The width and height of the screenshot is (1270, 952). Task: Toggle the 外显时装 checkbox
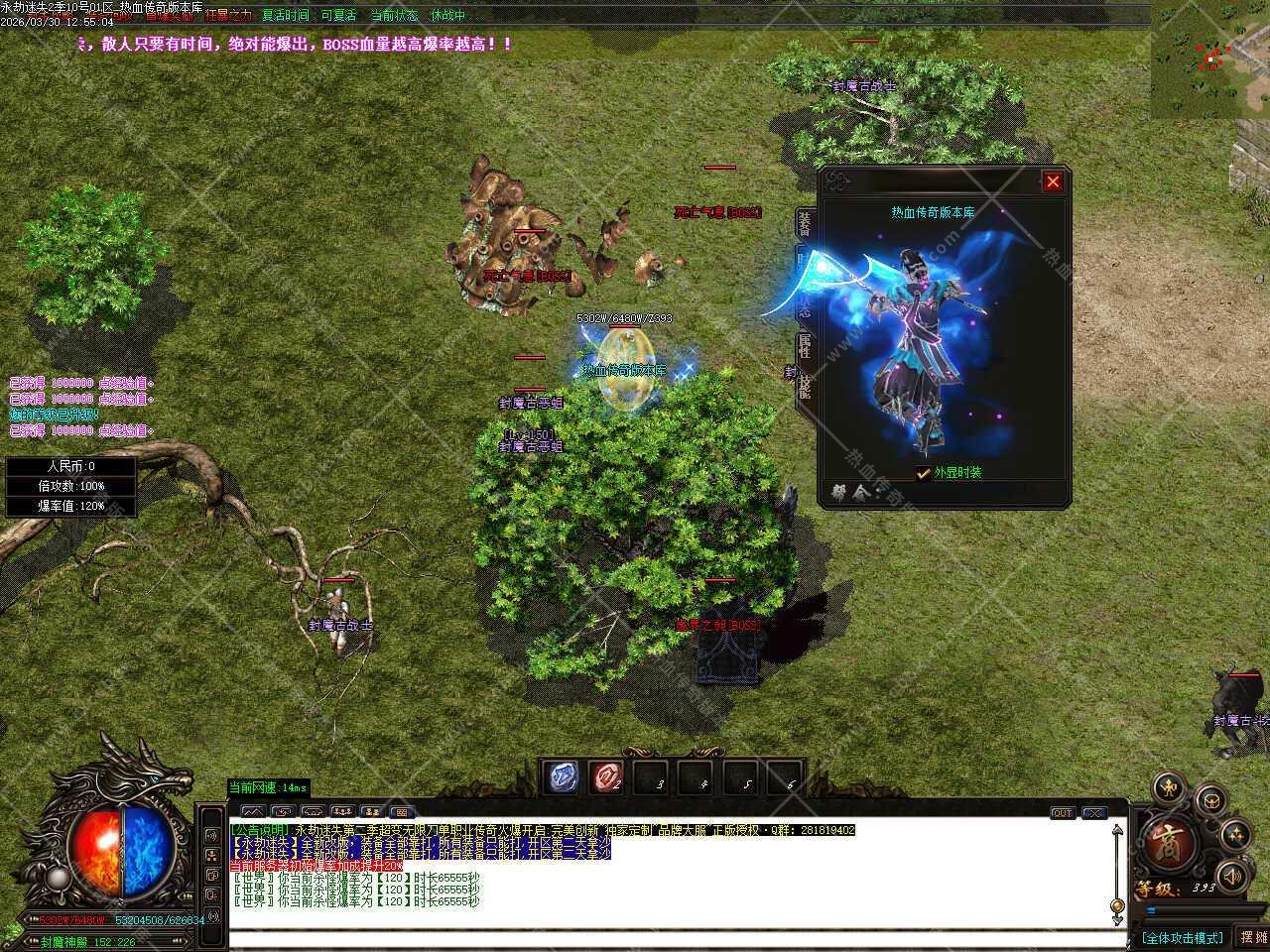point(924,473)
